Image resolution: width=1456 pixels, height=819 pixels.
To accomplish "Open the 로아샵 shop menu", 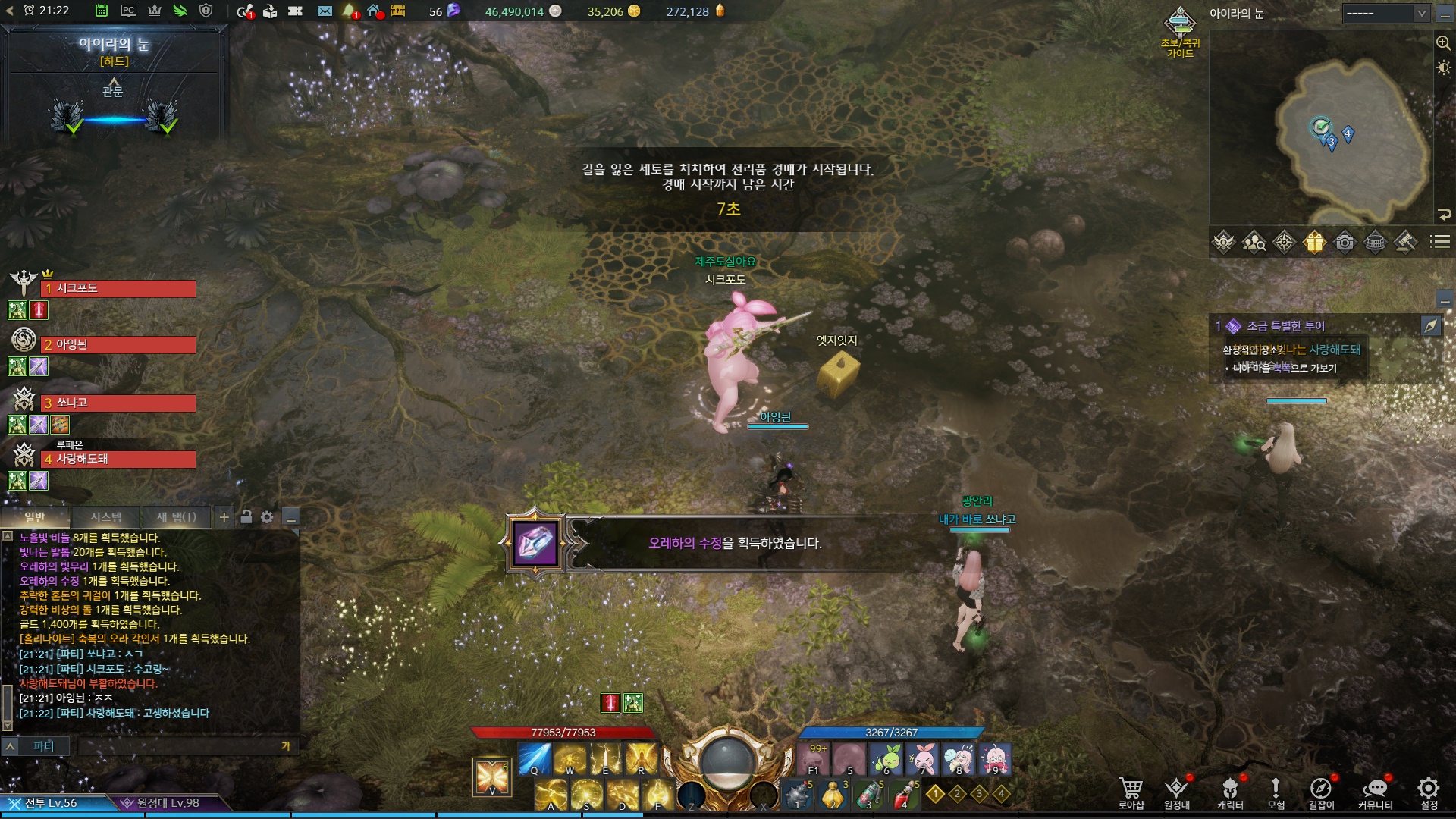I will (x=1131, y=792).
